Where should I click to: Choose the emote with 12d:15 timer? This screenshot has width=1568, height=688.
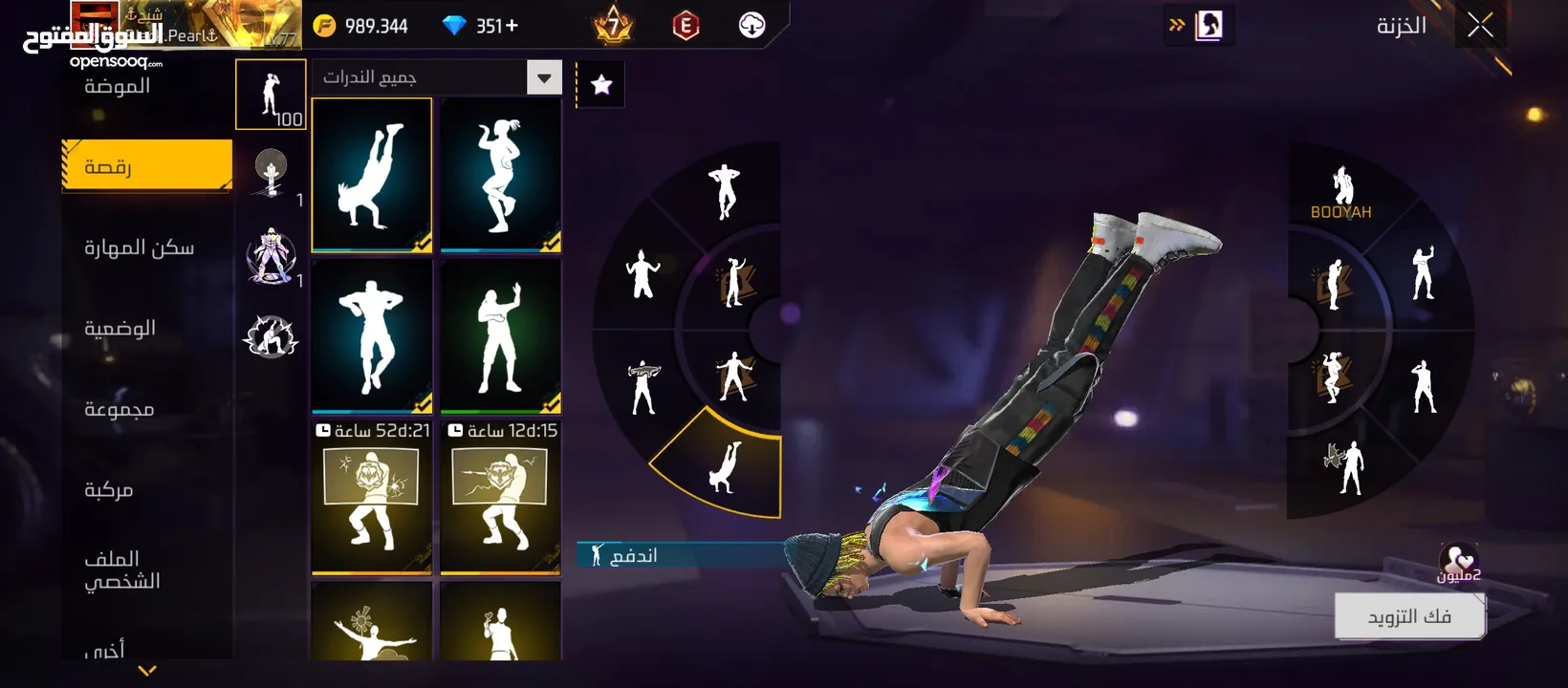pyautogui.click(x=501, y=499)
